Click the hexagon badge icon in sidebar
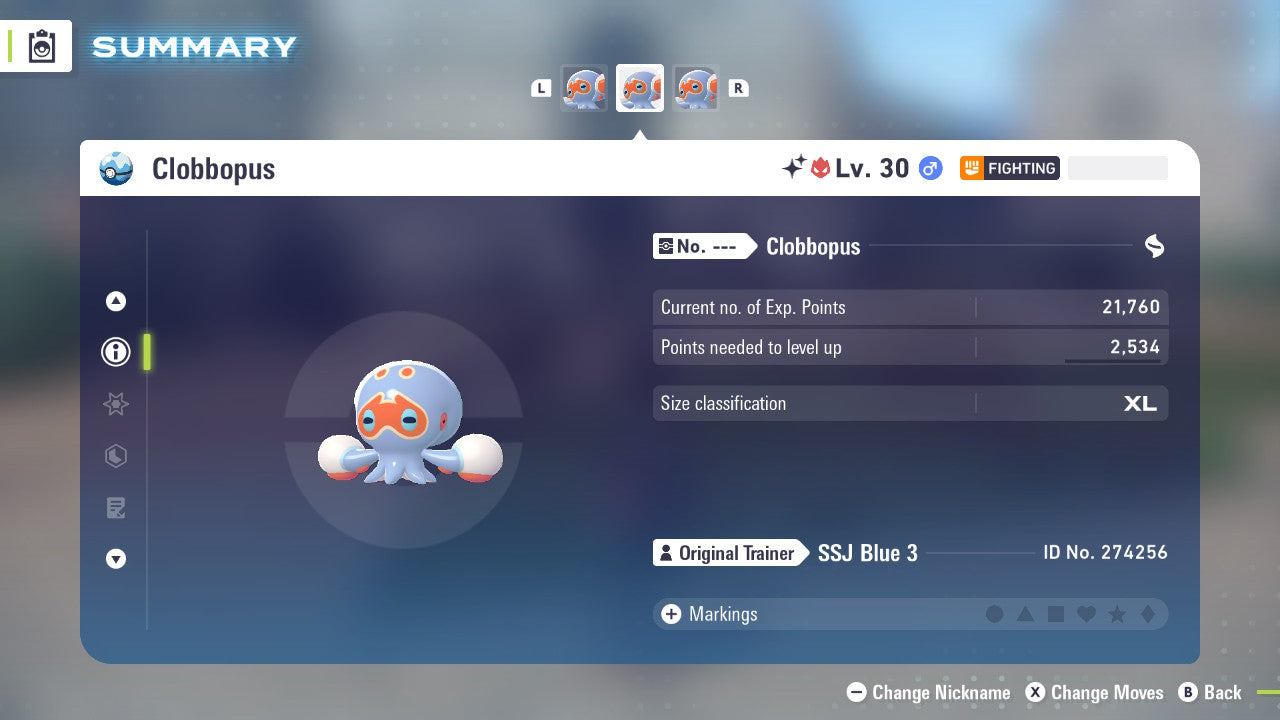1280x720 pixels. 115,456
